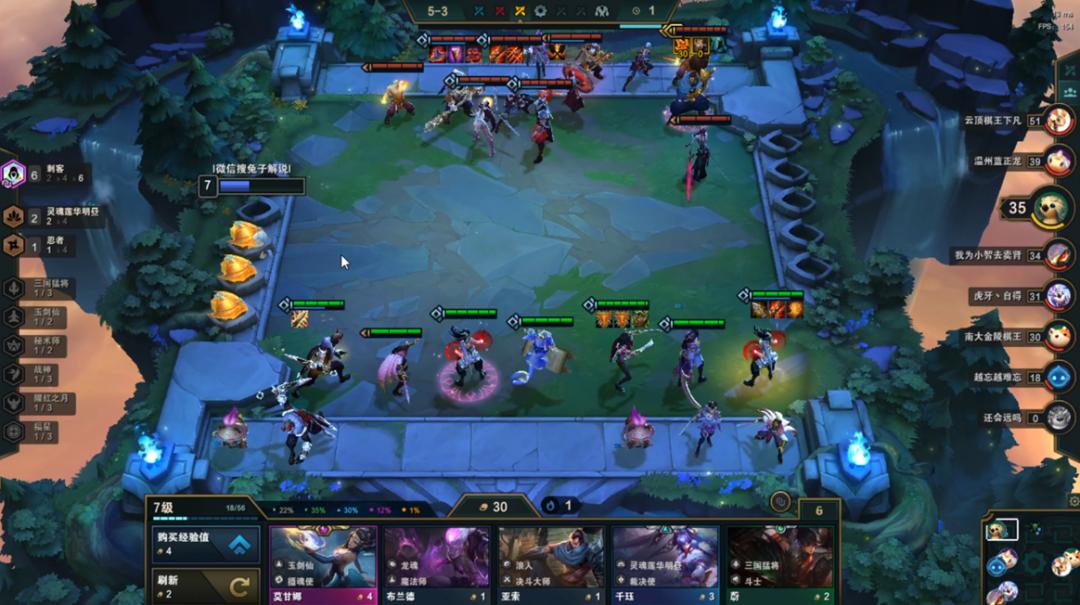Select player 温州蓝正龙 in scoreboard

1059,160
